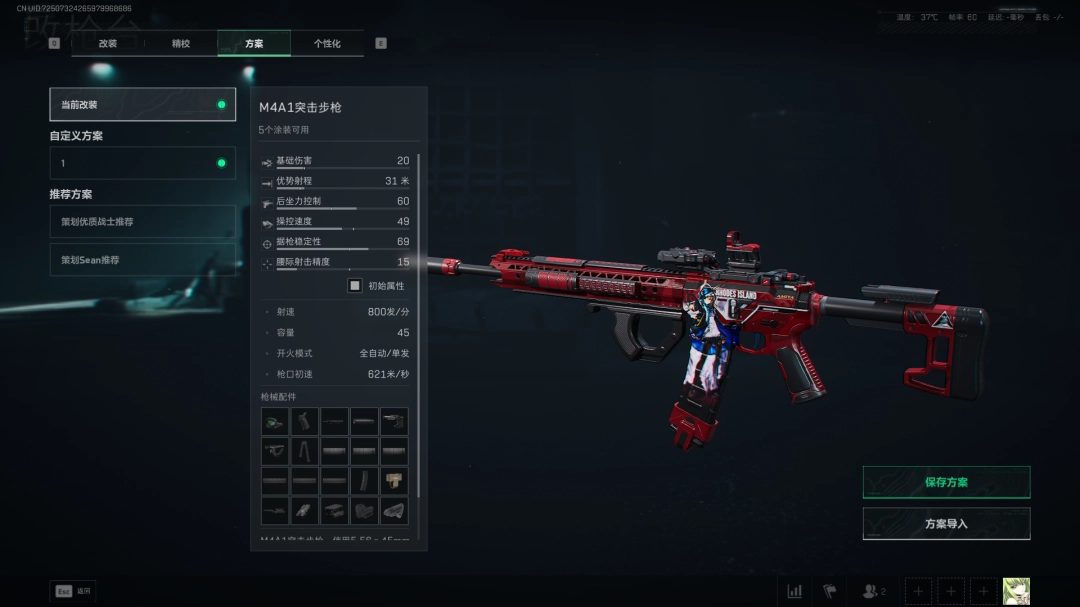1080x607 pixels.
Task: Click the 返回 back button
Action: [x=72, y=591]
